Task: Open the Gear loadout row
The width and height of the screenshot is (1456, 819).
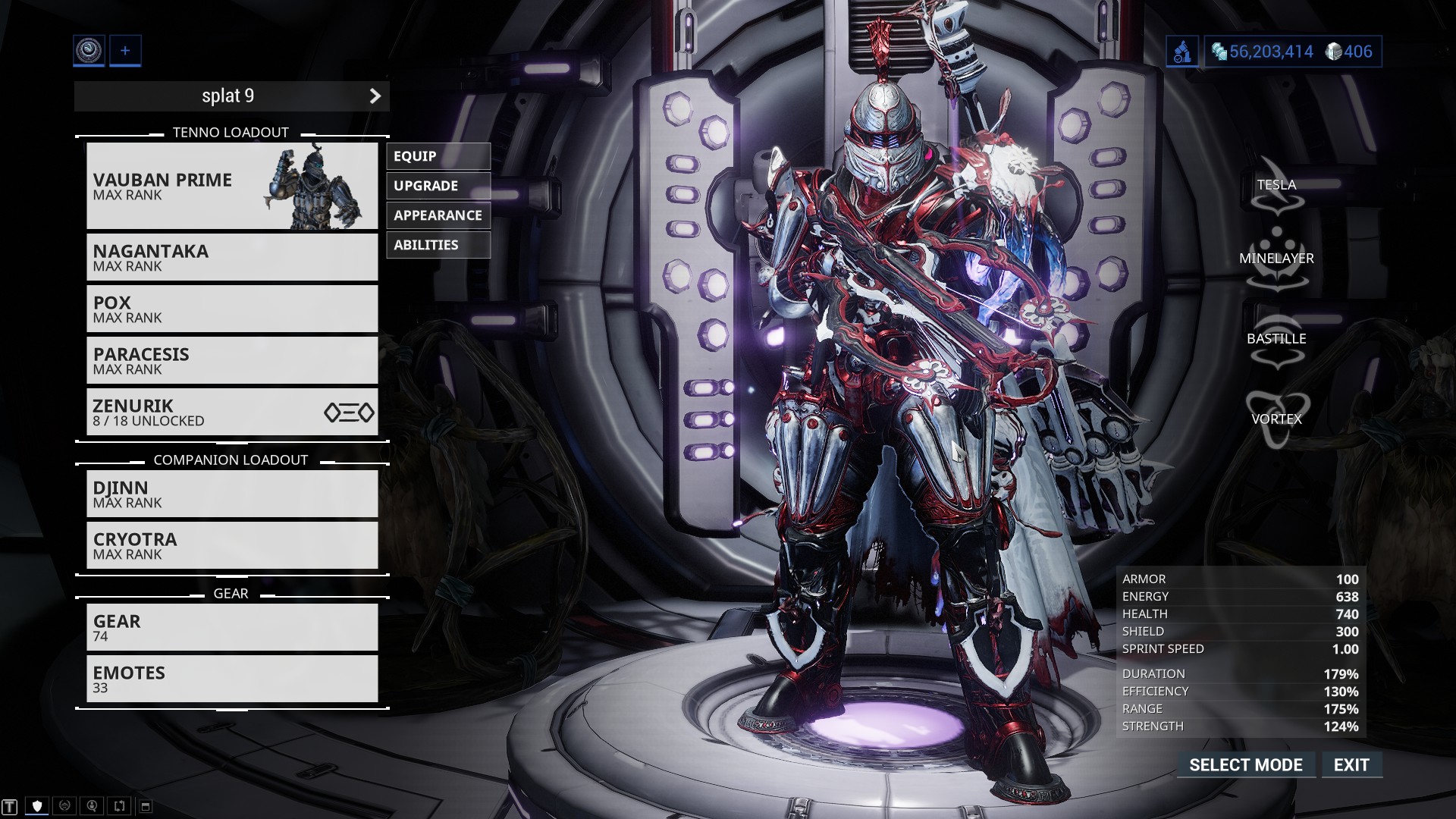Action: coord(231,627)
